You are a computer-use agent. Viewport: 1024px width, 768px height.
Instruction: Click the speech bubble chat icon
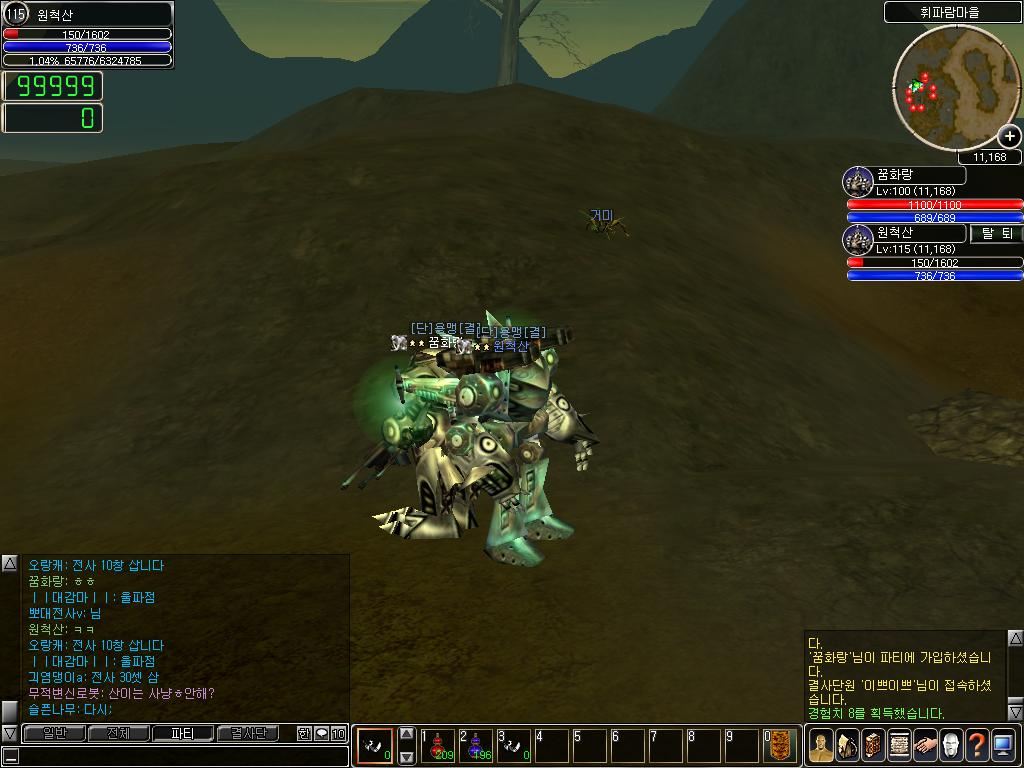[322, 734]
